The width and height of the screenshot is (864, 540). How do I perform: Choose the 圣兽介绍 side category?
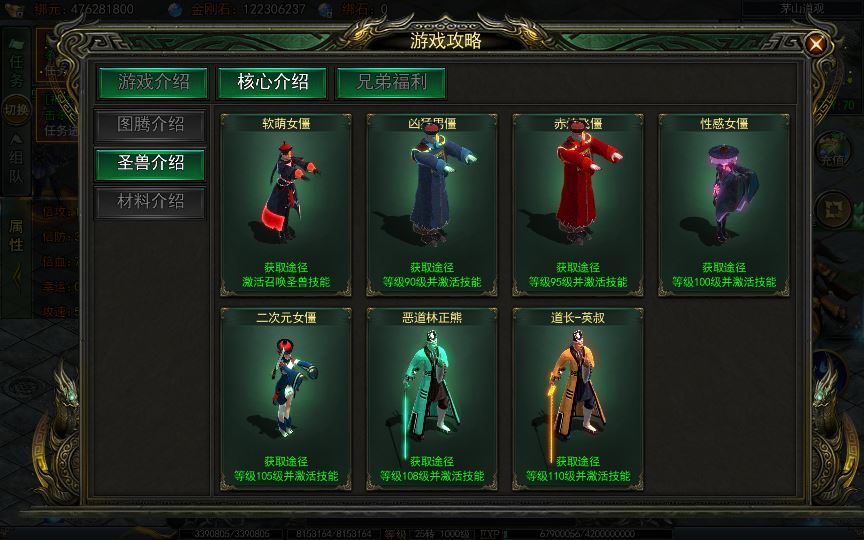(150, 163)
